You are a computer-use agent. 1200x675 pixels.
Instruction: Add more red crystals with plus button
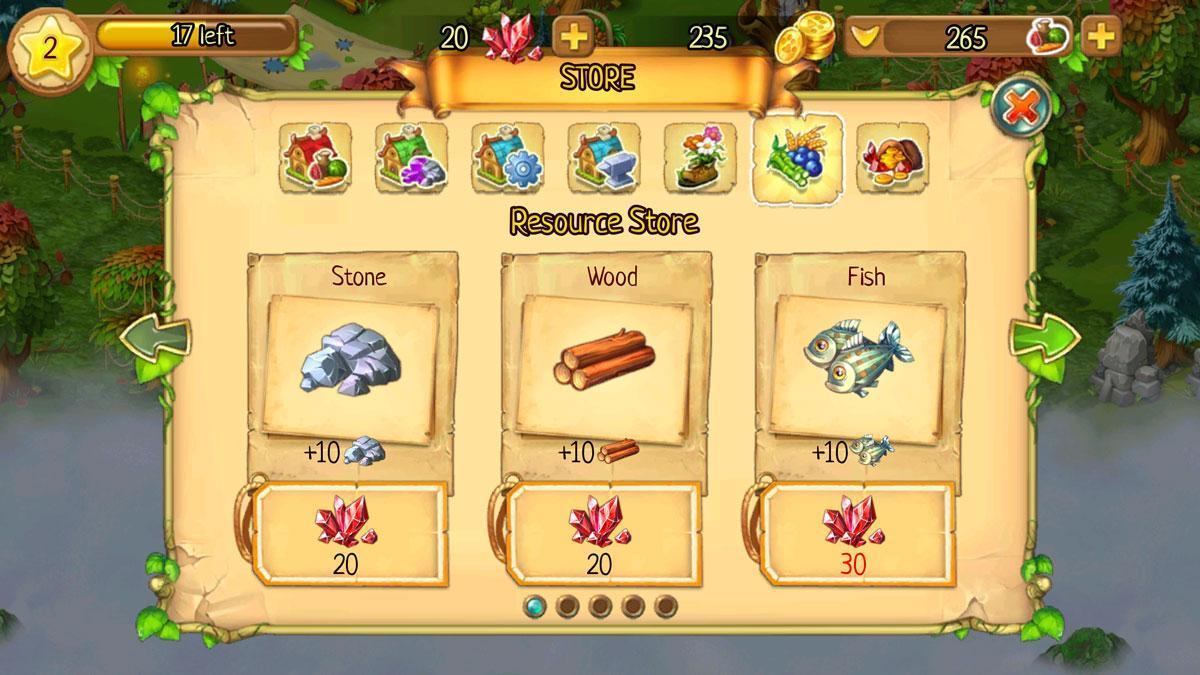coord(574,37)
